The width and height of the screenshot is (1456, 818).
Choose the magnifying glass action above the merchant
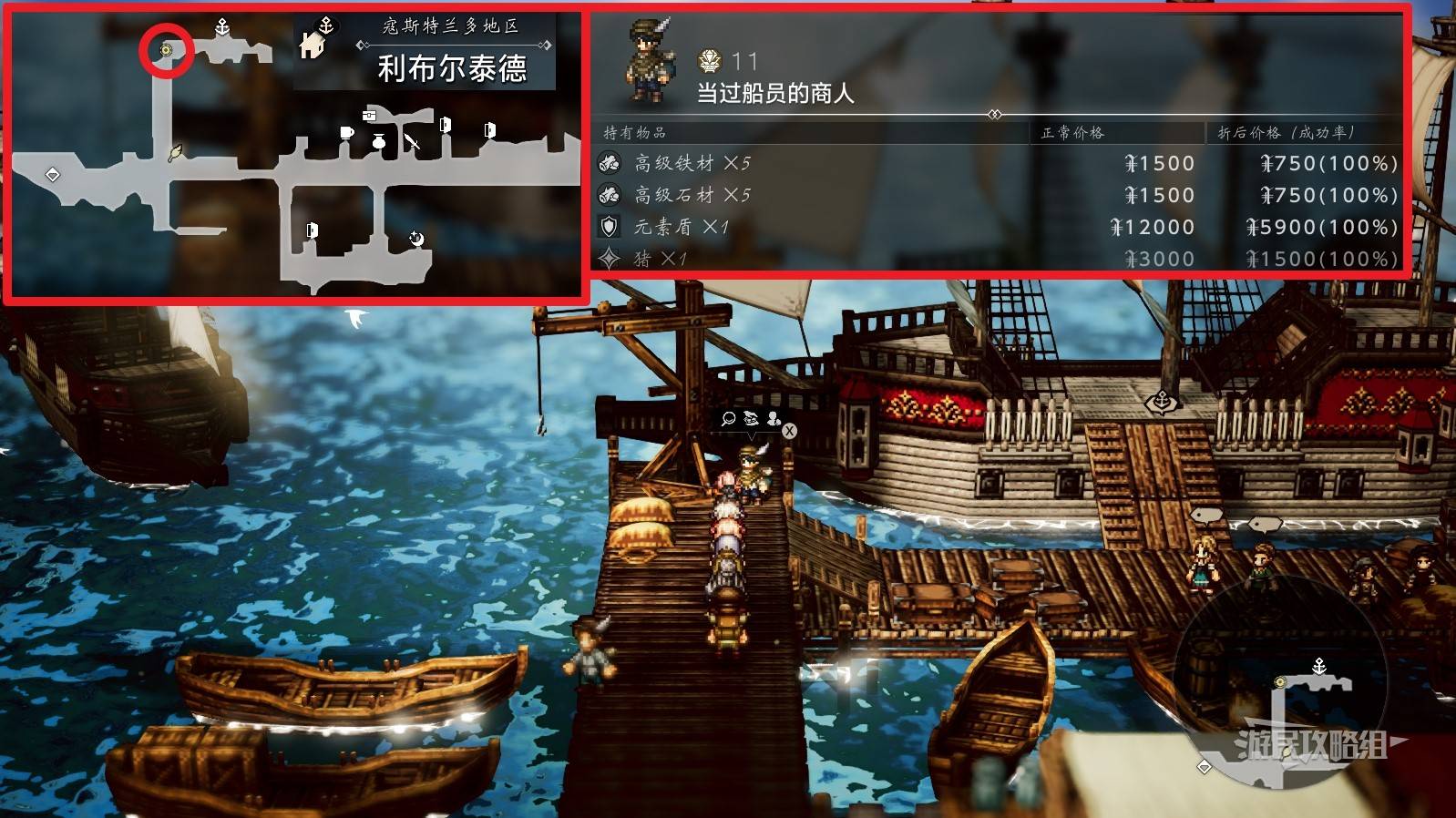click(728, 418)
